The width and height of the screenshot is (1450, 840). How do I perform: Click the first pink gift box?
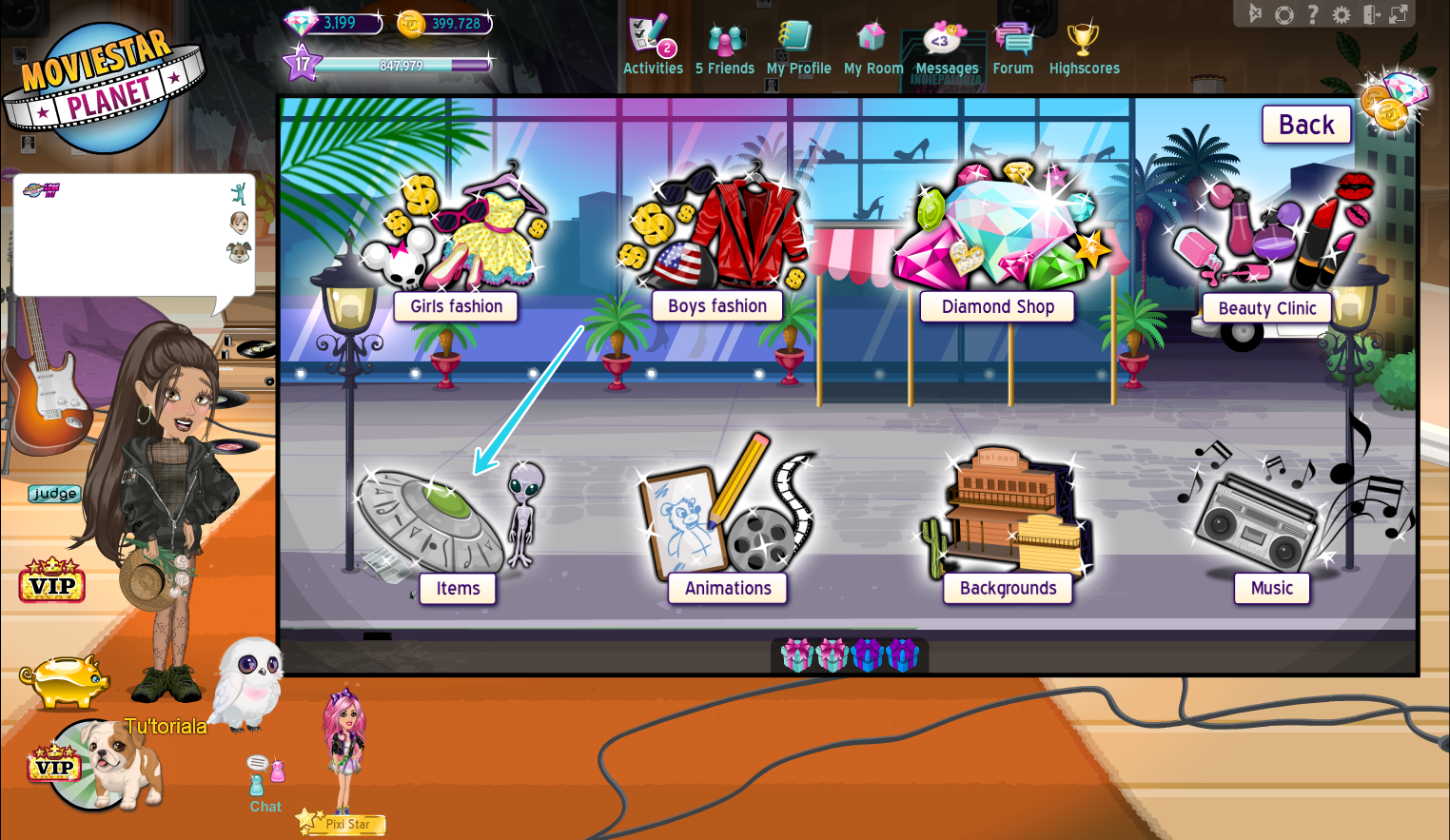(797, 654)
